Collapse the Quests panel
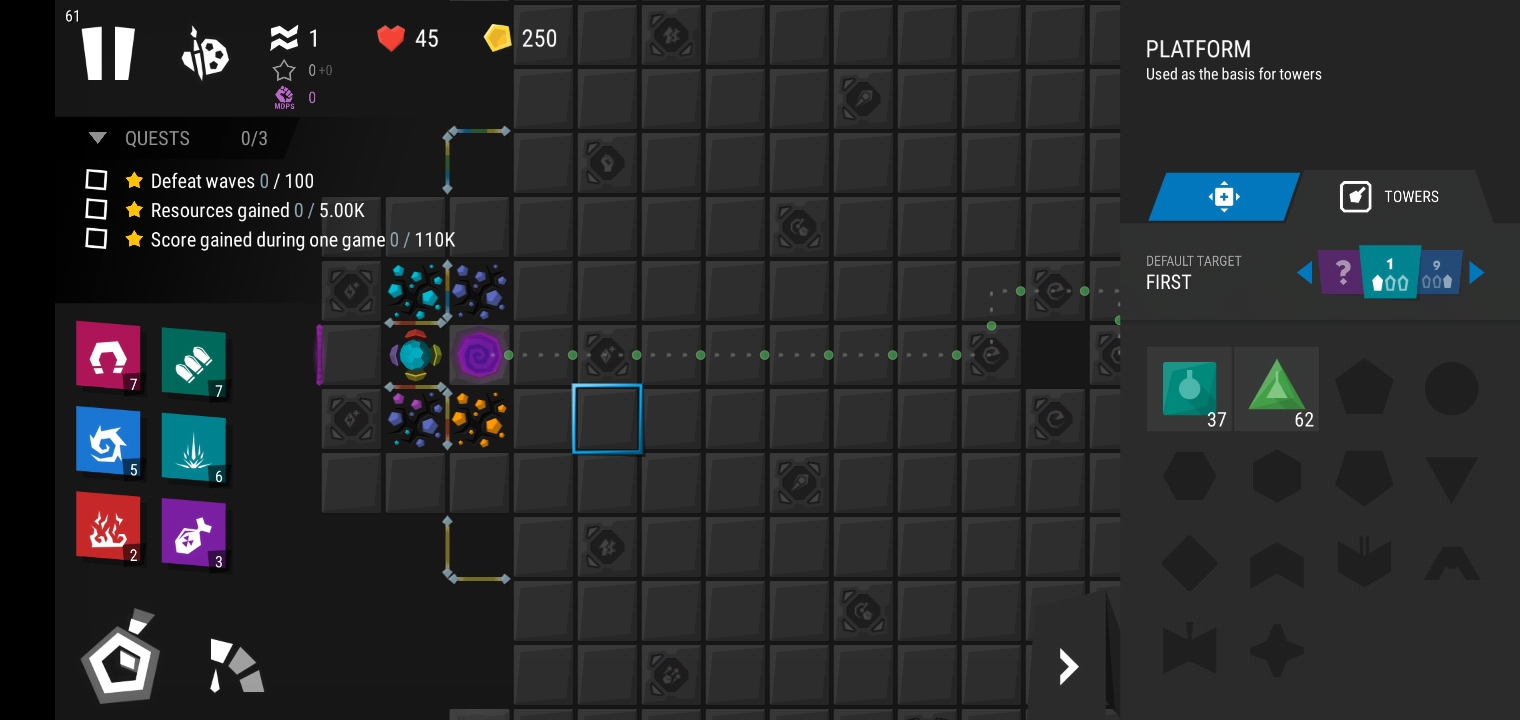 98,138
